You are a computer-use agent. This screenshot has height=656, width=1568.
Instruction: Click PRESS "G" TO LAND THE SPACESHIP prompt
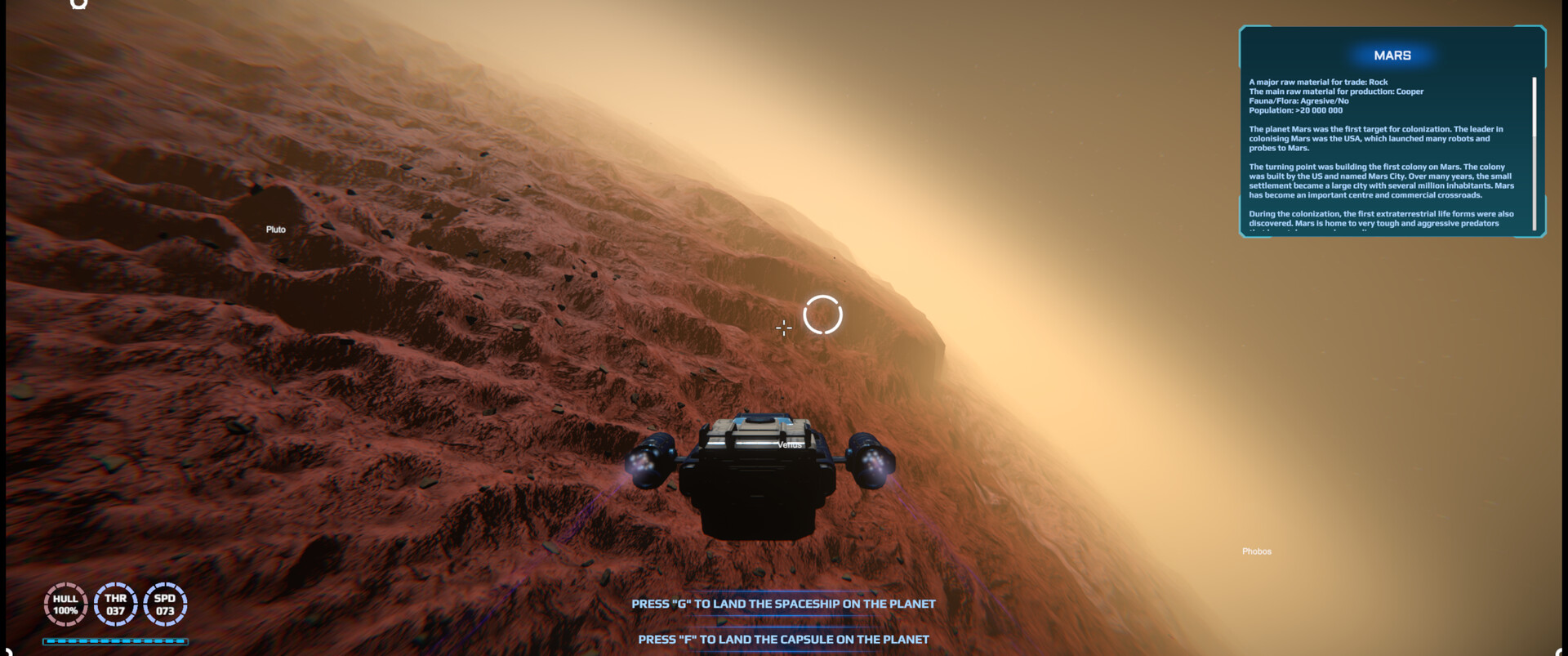[x=783, y=605]
